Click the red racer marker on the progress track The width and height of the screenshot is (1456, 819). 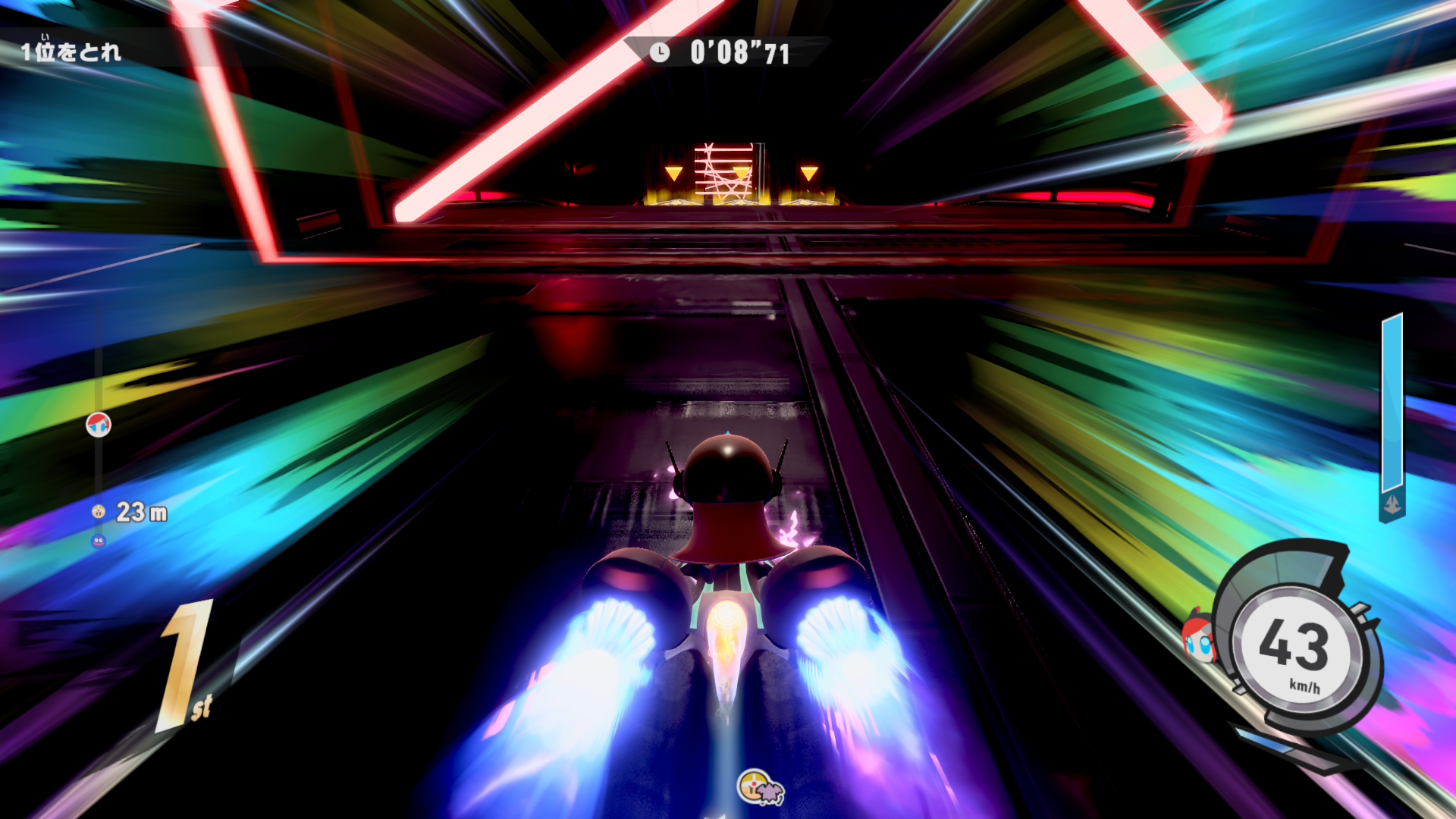pyautogui.click(x=99, y=425)
